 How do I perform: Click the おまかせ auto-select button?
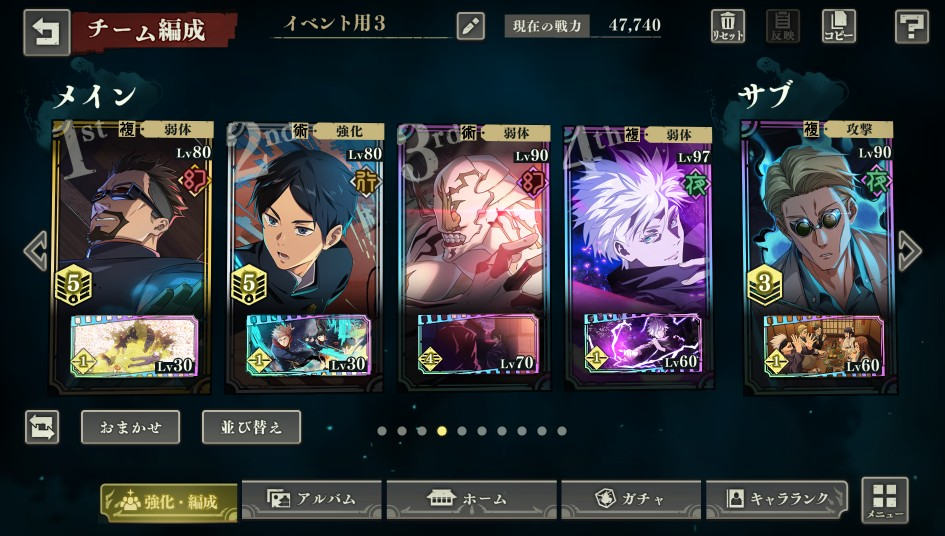click(130, 427)
